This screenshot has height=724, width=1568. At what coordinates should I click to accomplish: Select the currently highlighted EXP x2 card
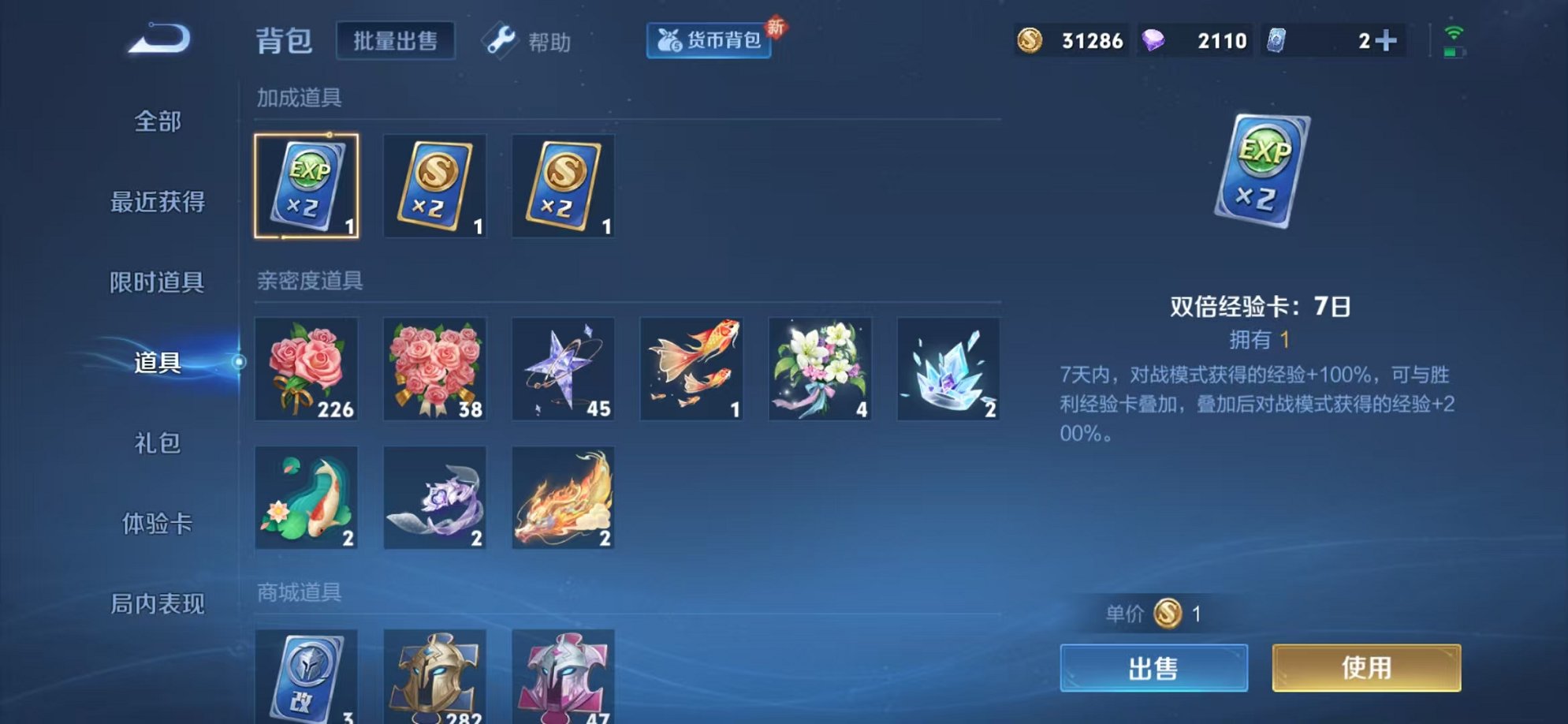coord(307,186)
